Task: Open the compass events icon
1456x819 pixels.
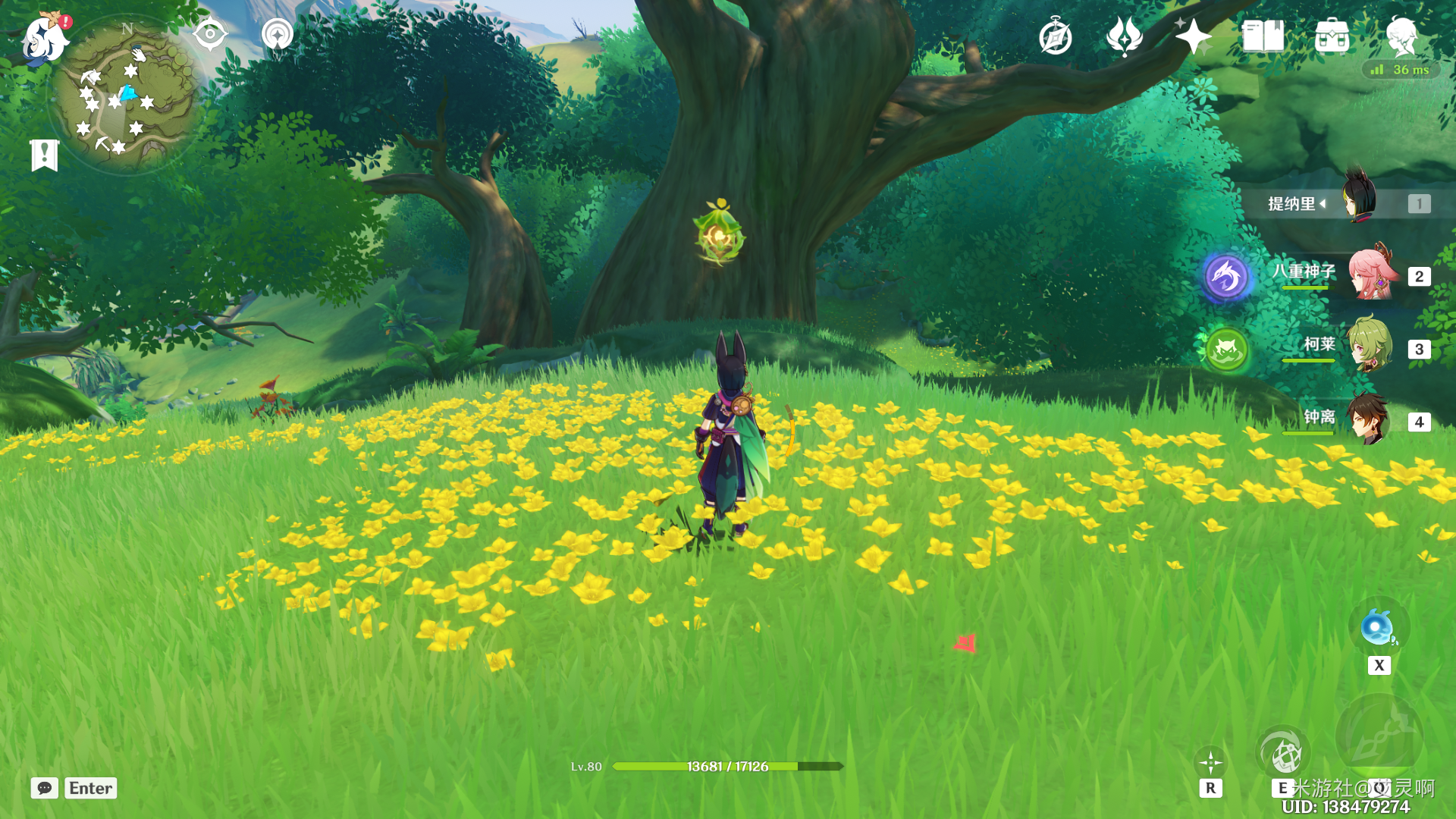Action: [1055, 37]
